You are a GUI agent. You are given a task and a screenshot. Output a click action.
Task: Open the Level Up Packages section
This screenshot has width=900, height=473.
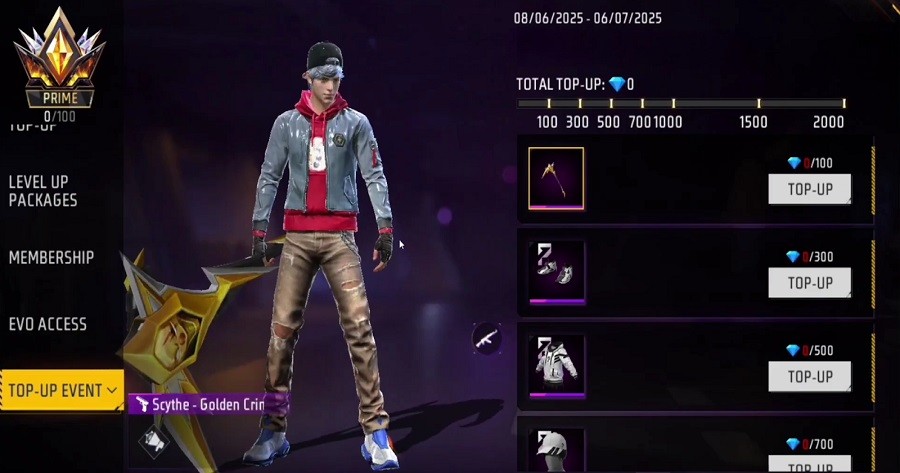click(x=43, y=190)
